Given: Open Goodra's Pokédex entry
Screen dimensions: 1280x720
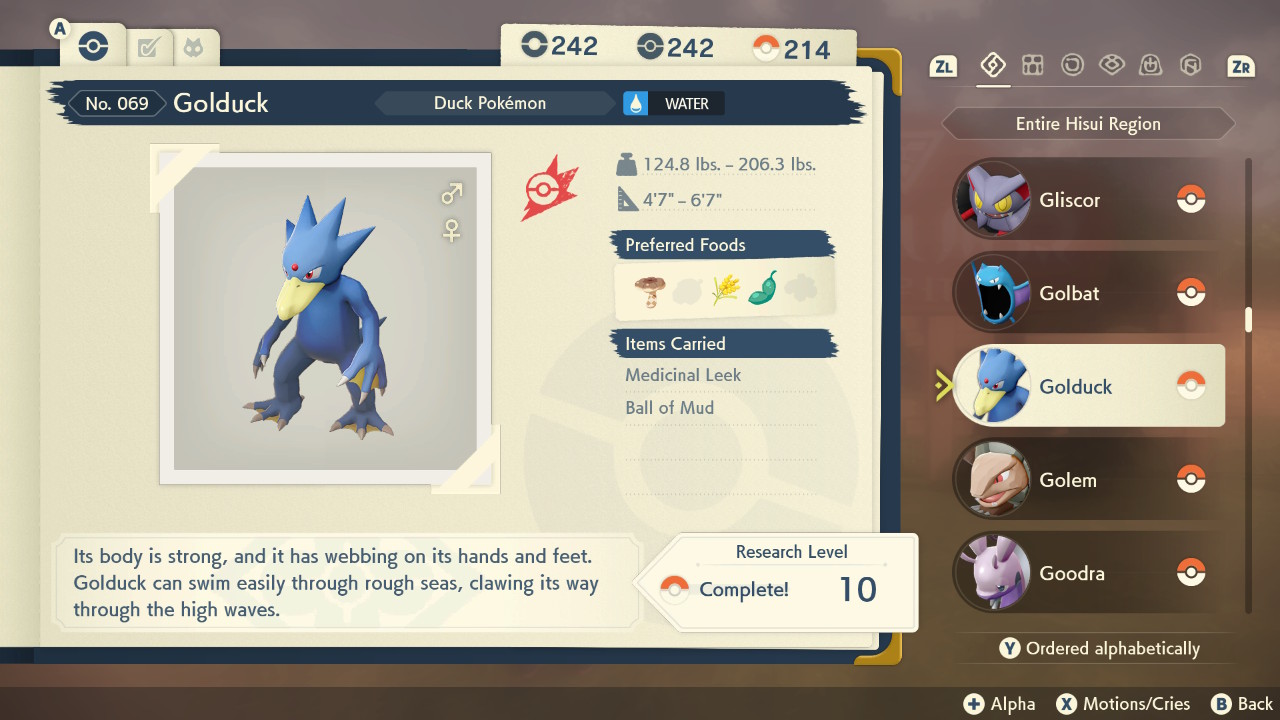Looking at the screenshot, I should 1088,573.
